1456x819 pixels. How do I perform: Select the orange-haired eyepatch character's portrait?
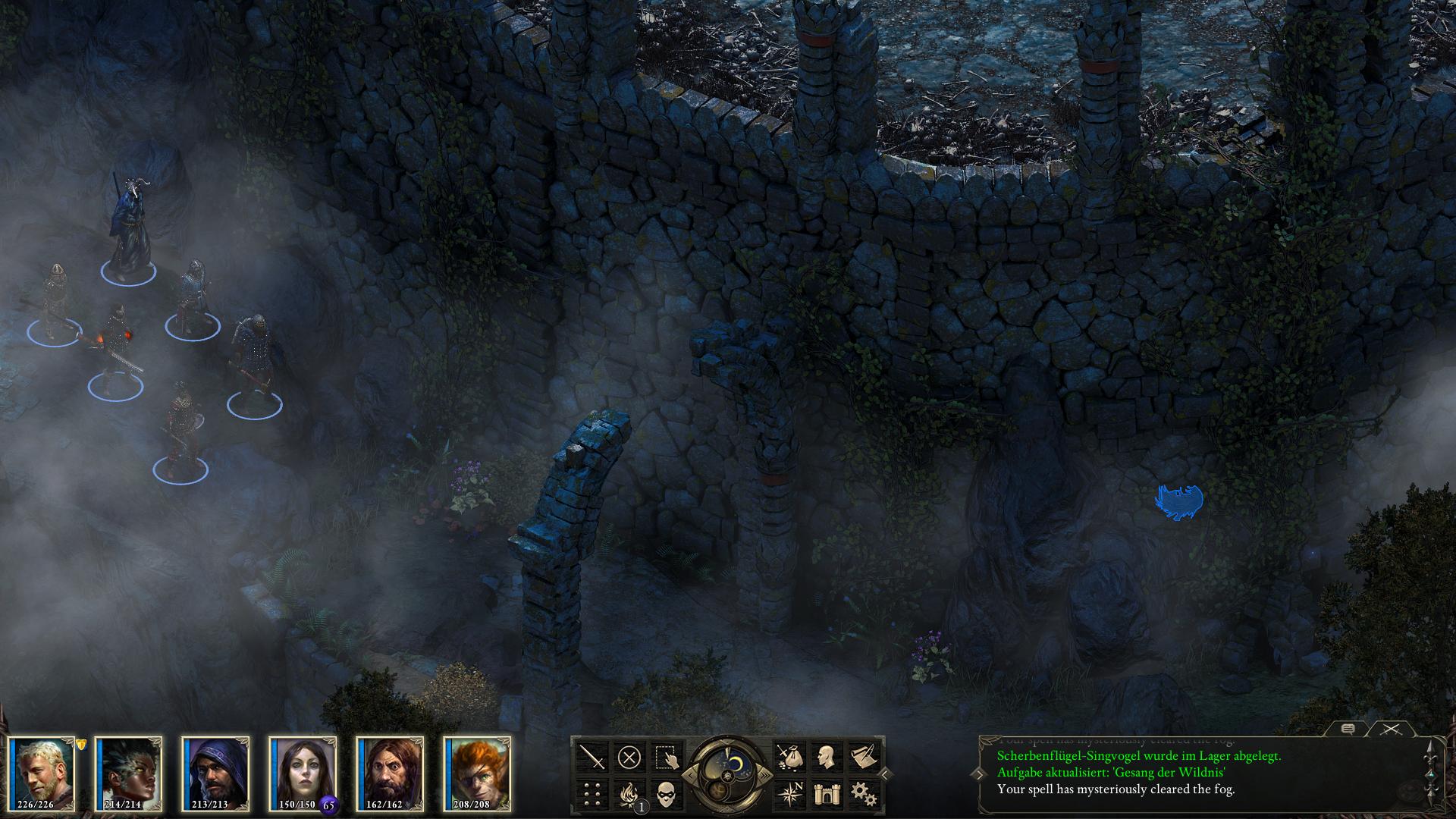click(477, 772)
